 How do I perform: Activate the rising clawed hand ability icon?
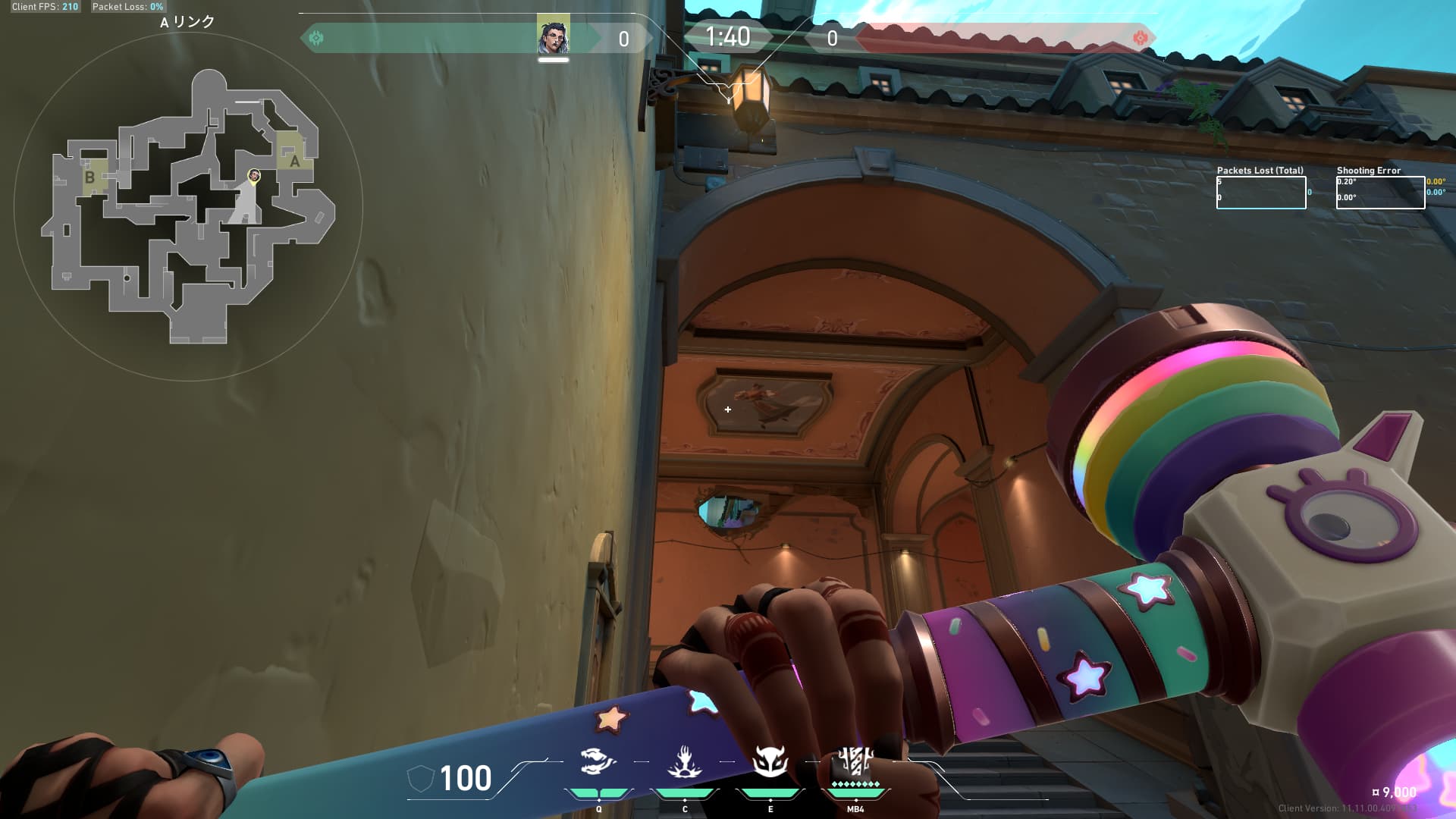pos(684,761)
